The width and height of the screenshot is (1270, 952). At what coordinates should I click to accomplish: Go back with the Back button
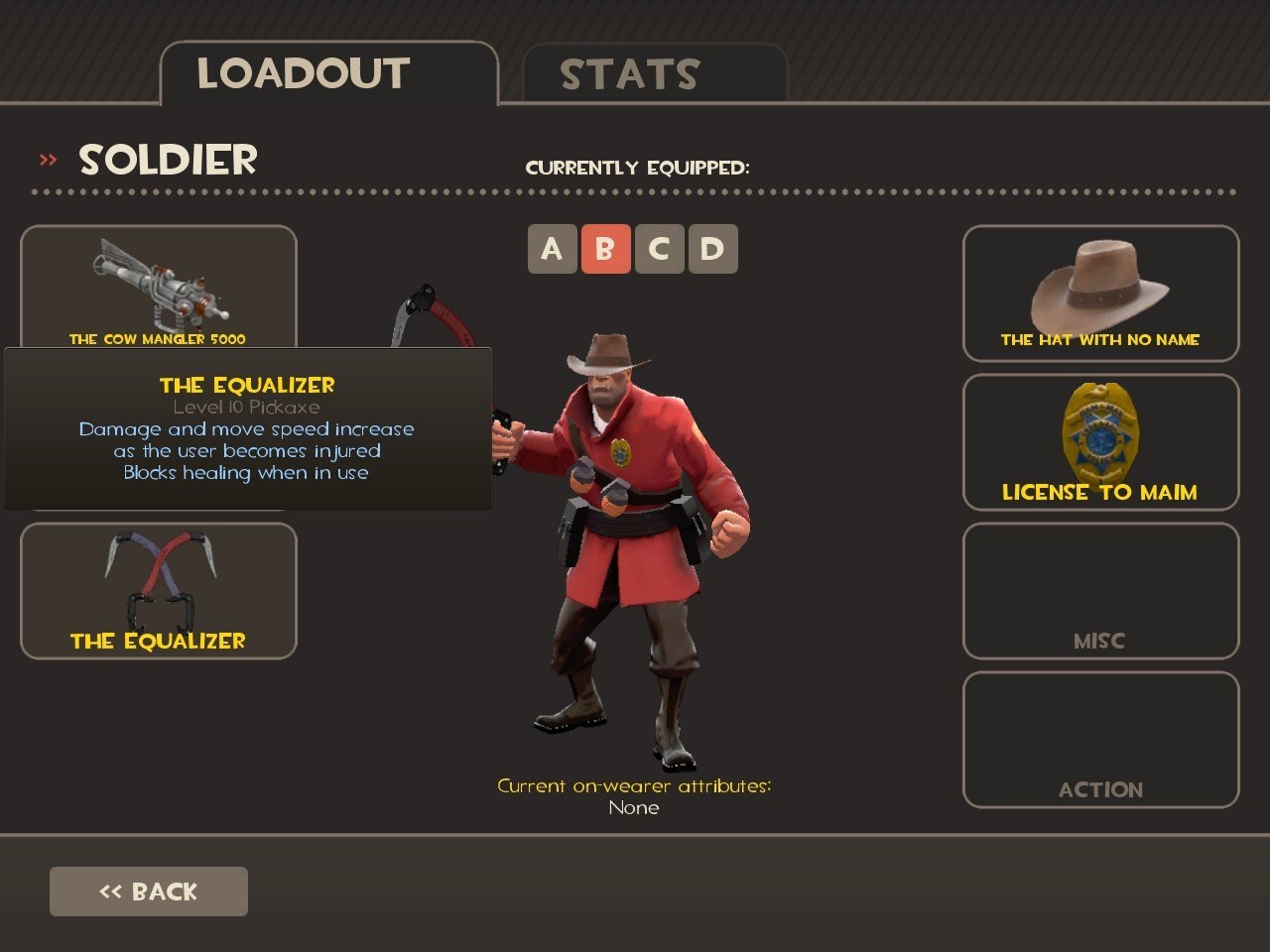[149, 892]
